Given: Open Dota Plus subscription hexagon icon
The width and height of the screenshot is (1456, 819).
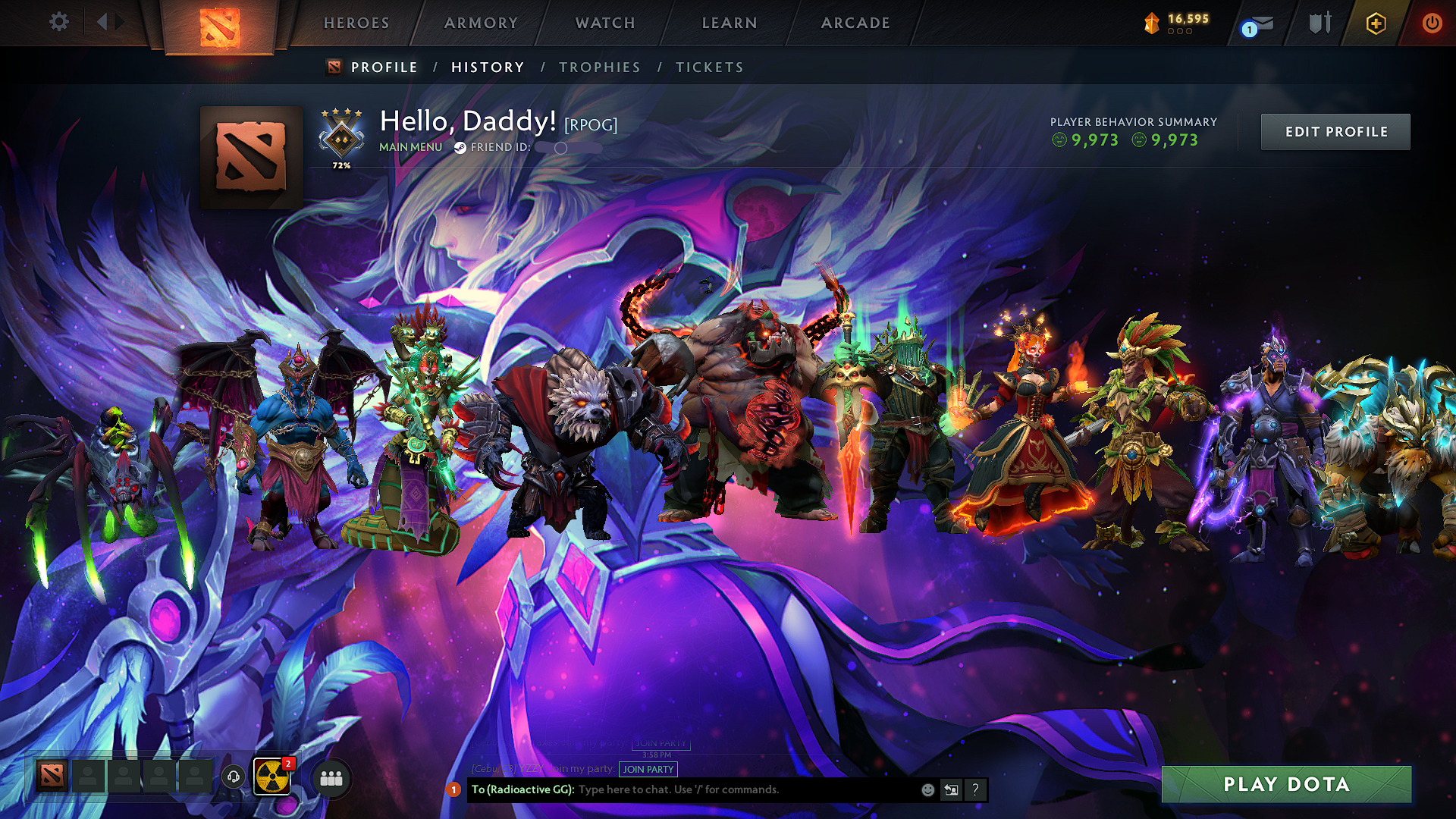Looking at the screenshot, I should 1376,23.
